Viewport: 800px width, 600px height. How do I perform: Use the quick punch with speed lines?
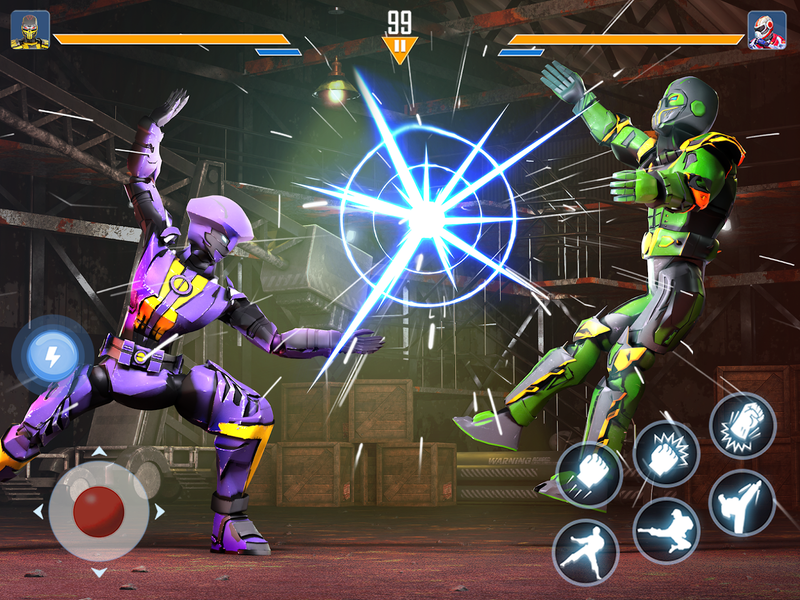click(x=589, y=474)
